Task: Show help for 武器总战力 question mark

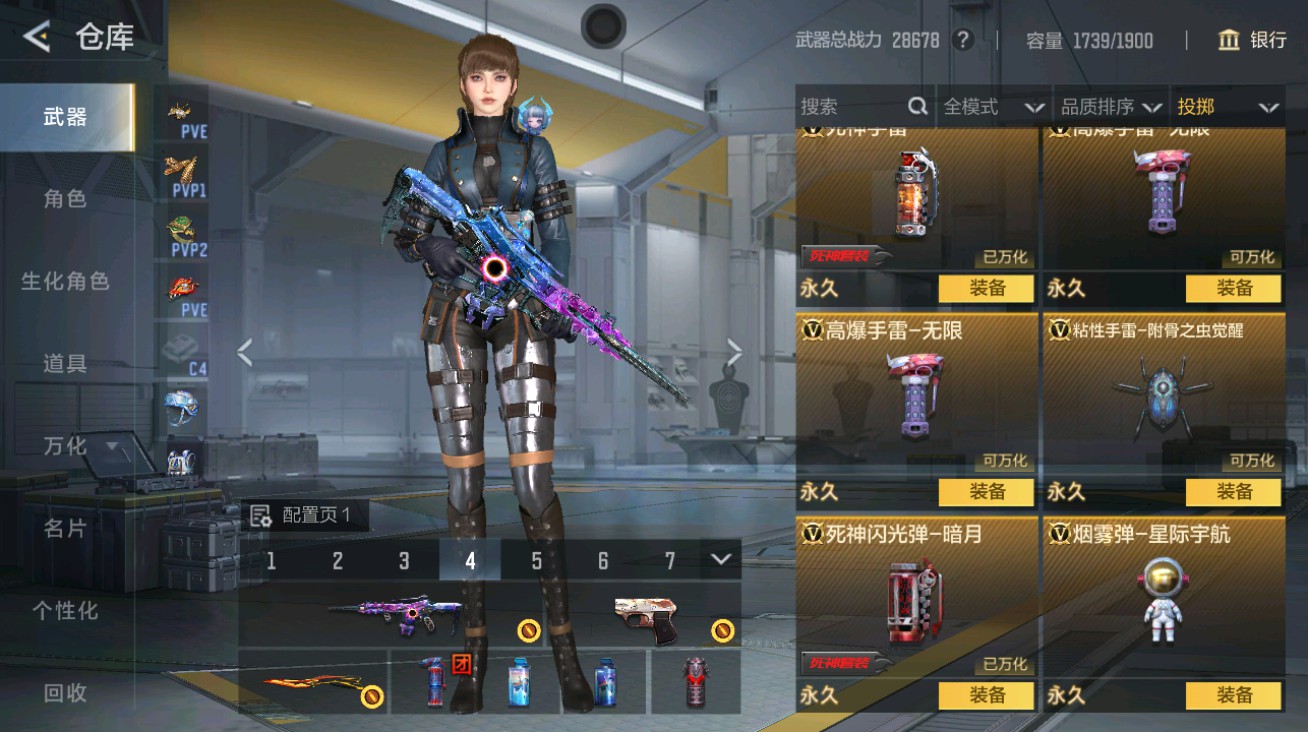Action: pyautogui.click(x=963, y=40)
